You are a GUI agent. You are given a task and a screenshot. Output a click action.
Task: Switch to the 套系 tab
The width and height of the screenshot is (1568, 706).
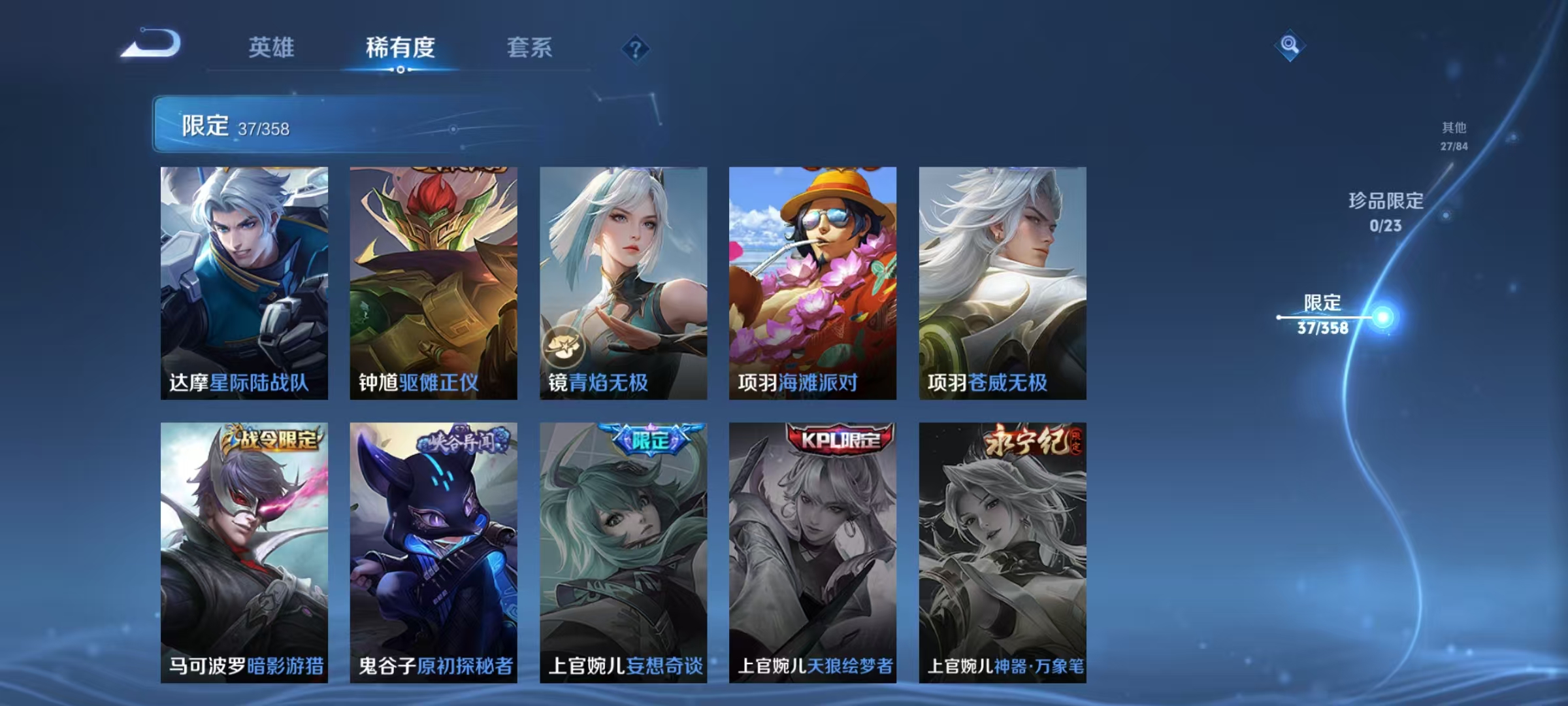tap(531, 48)
